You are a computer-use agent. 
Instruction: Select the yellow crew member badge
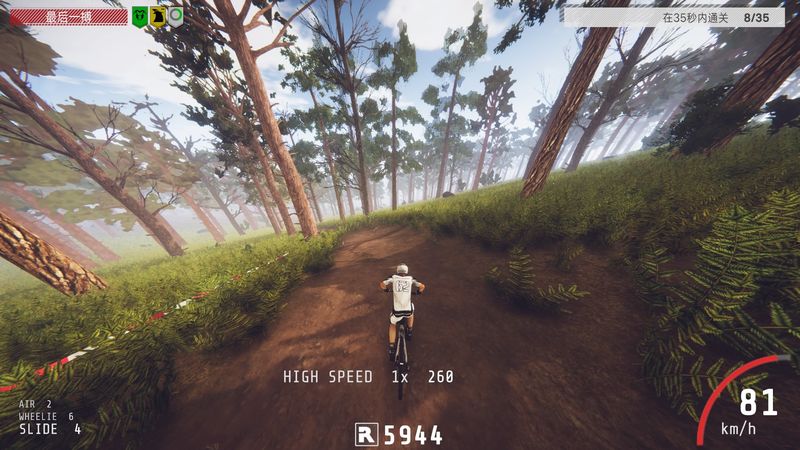click(x=158, y=16)
